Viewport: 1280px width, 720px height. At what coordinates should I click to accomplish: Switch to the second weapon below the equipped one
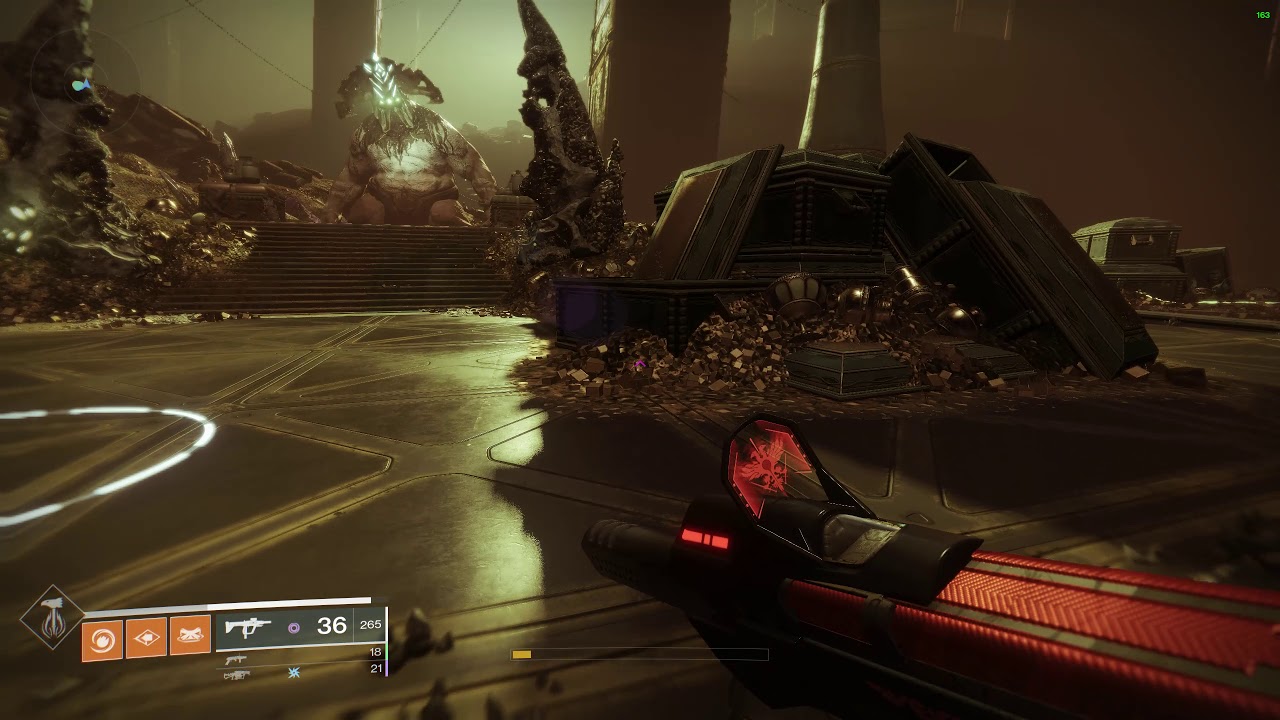(236, 658)
